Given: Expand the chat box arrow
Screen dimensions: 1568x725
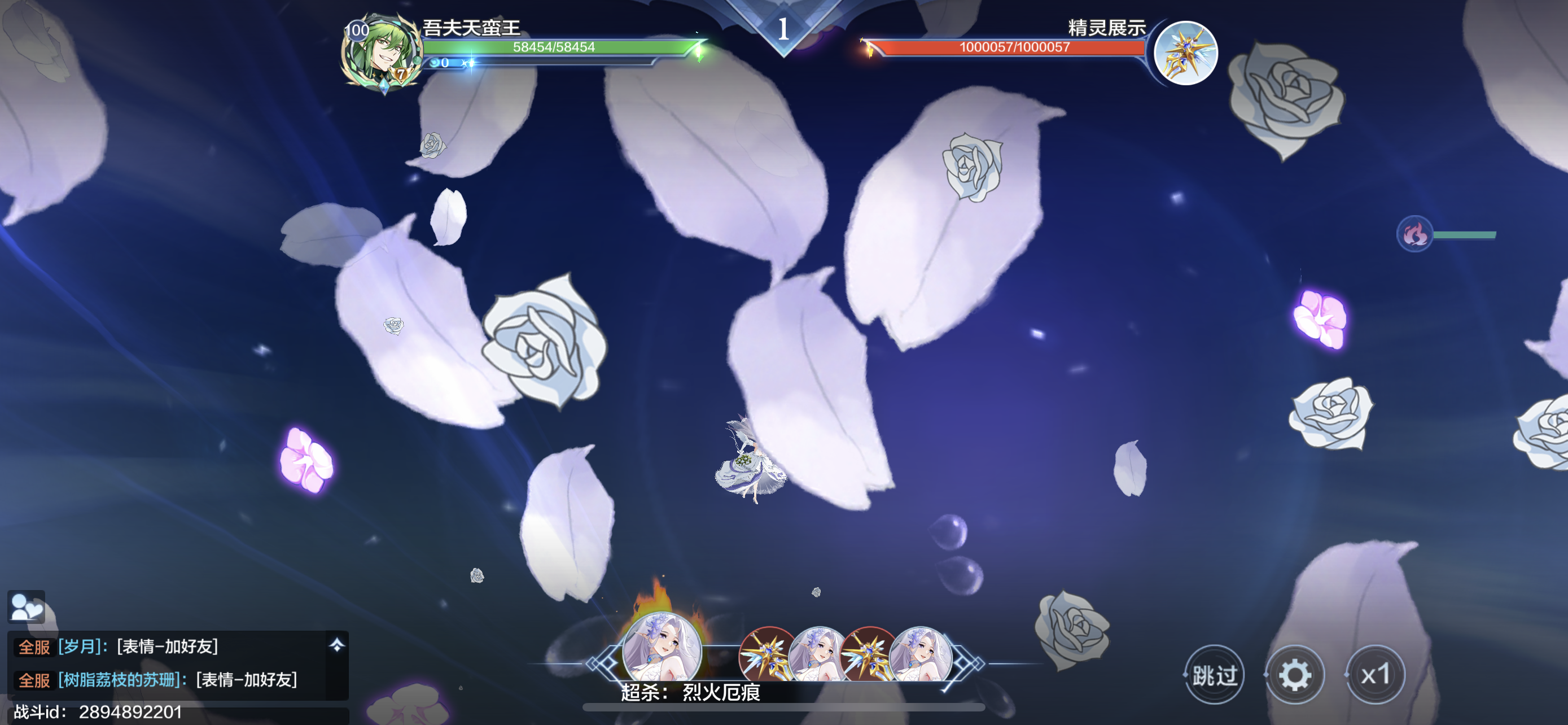Looking at the screenshot, I should click(x=336, y=645).
